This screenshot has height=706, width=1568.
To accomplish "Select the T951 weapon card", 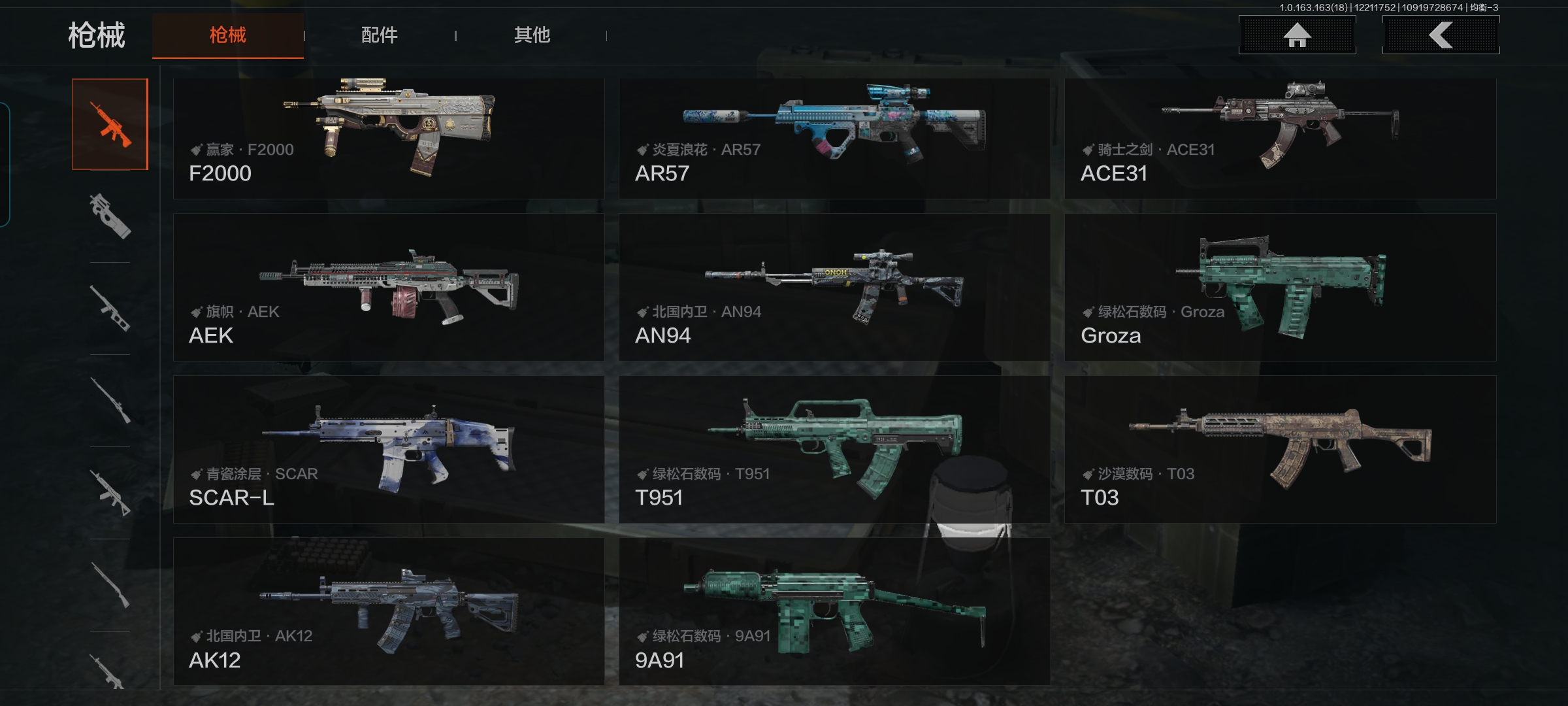I will pos(834,449).
